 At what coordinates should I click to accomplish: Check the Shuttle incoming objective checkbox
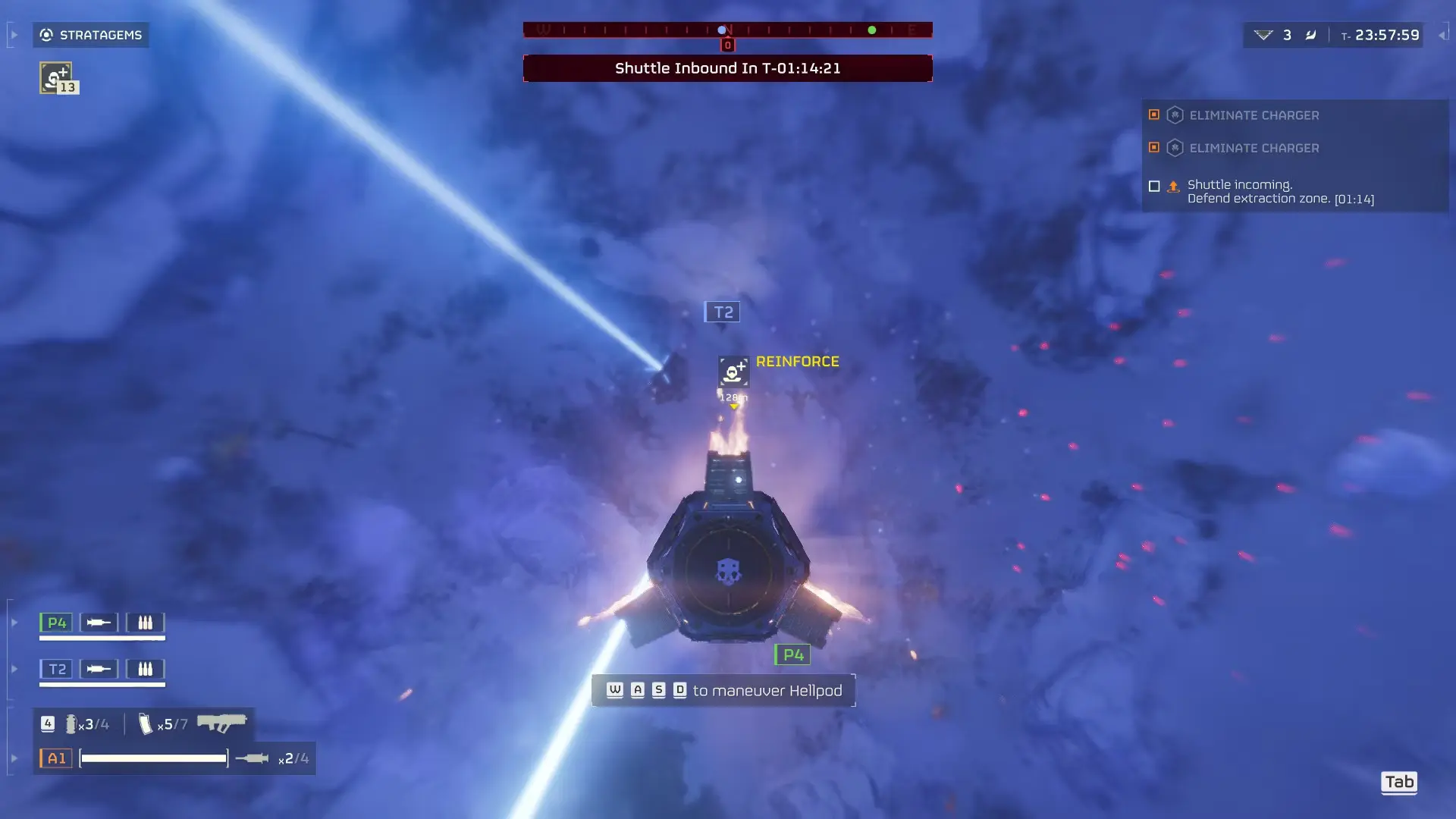tap(1154, 186)
